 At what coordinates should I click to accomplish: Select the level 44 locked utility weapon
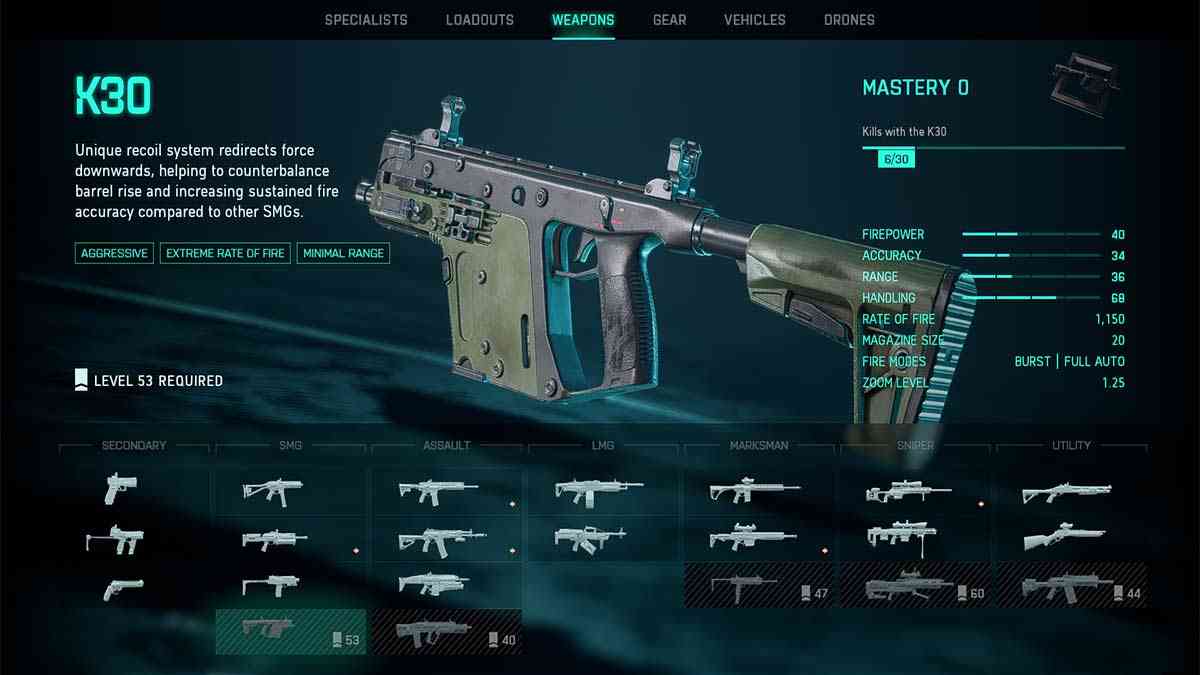click(x=1071, y=585)
